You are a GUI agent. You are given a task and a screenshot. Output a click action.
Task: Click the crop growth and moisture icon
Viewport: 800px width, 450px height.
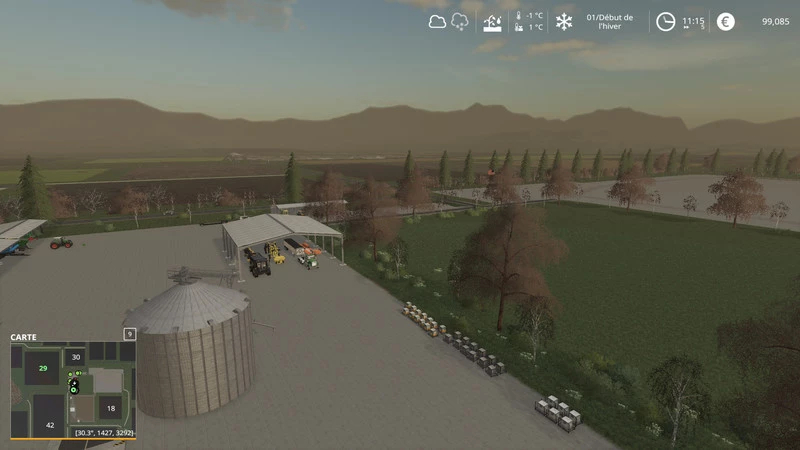492,21
